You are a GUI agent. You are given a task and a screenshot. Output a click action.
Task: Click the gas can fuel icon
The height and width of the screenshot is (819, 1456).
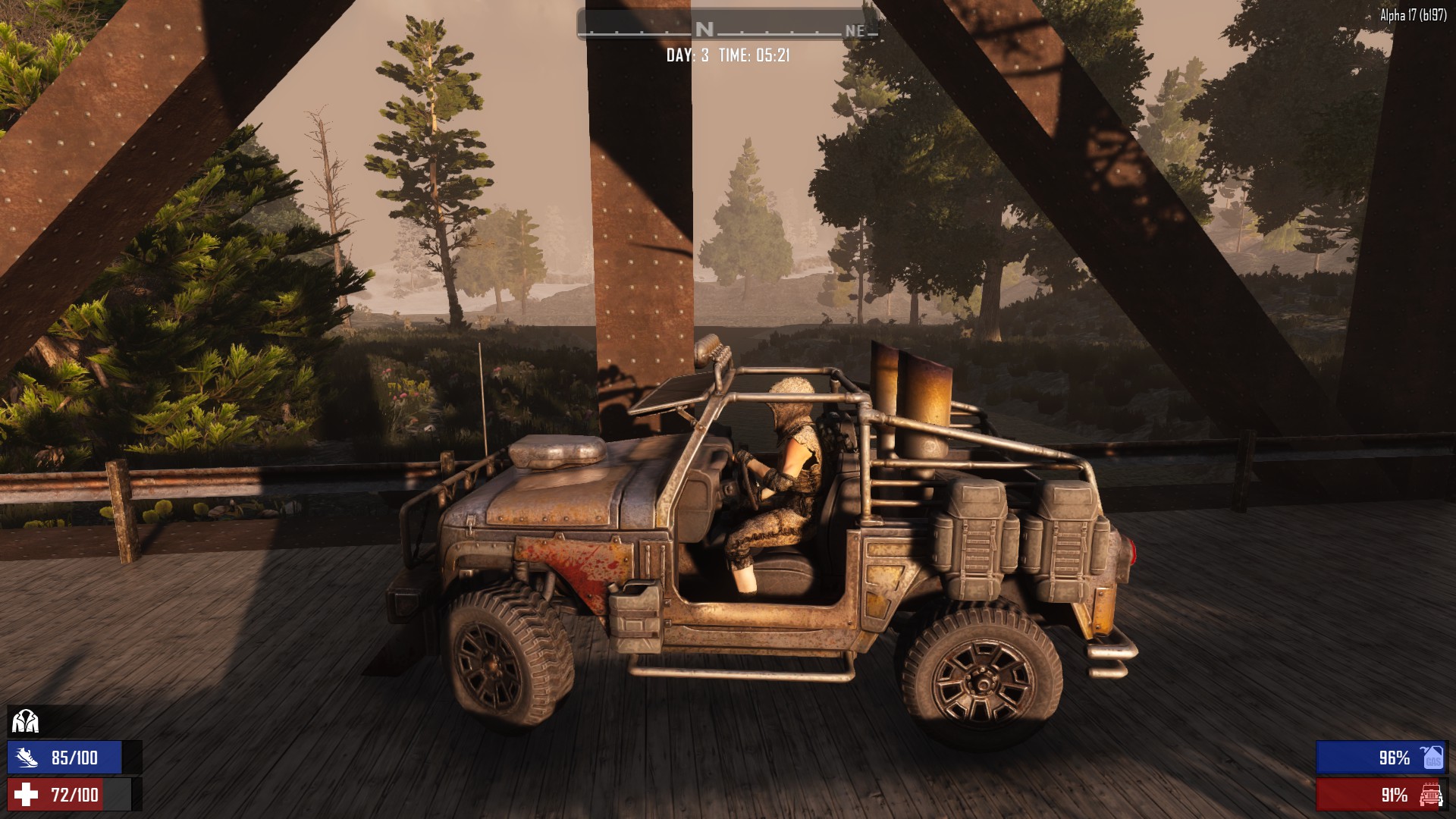pyautogui.click(x=1432, y=757)
